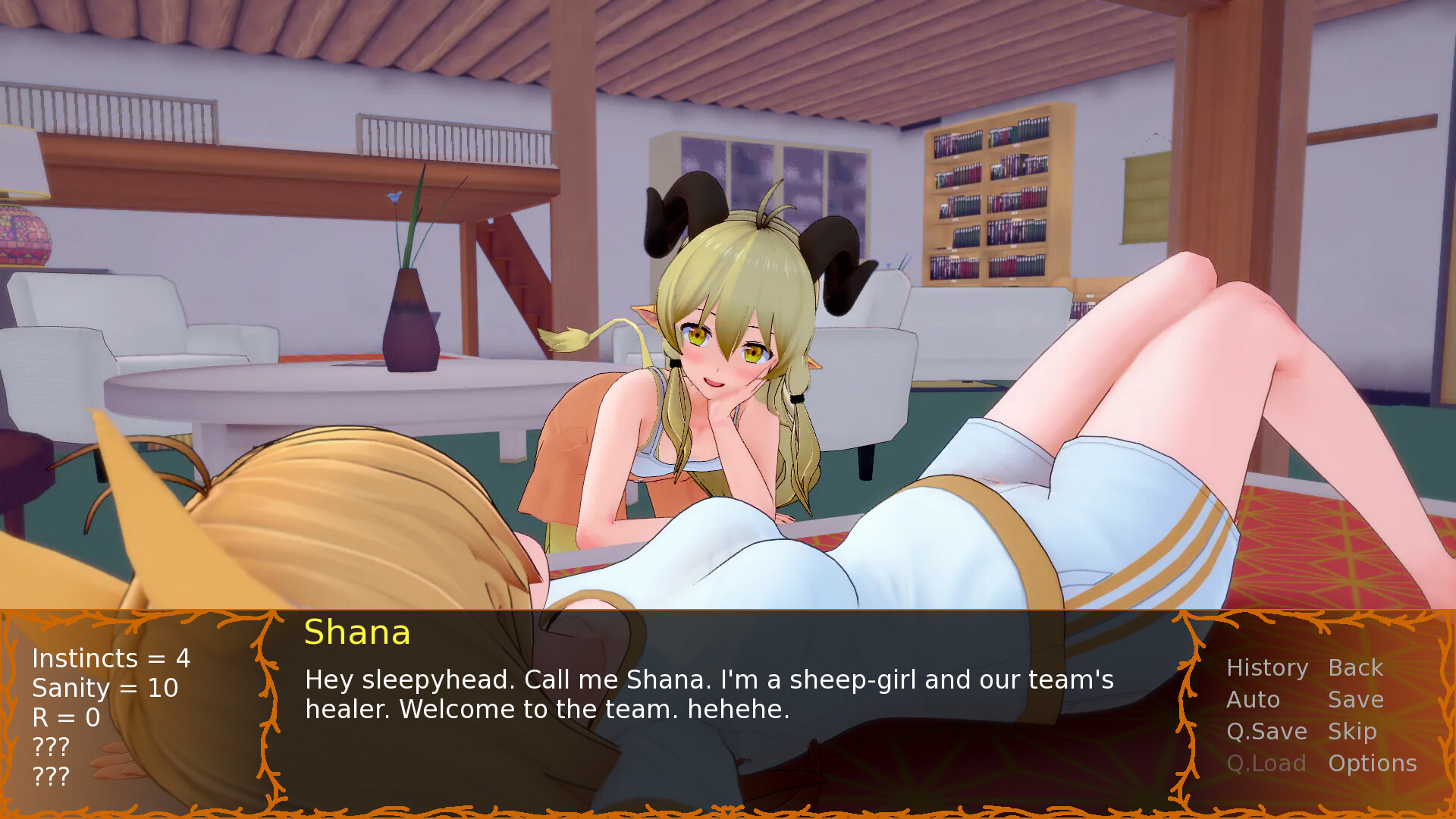This screenshot has width=1456, height=819.
Task: Activate Skip to fast-forward dialogue
Action: tap(1351, 732)
